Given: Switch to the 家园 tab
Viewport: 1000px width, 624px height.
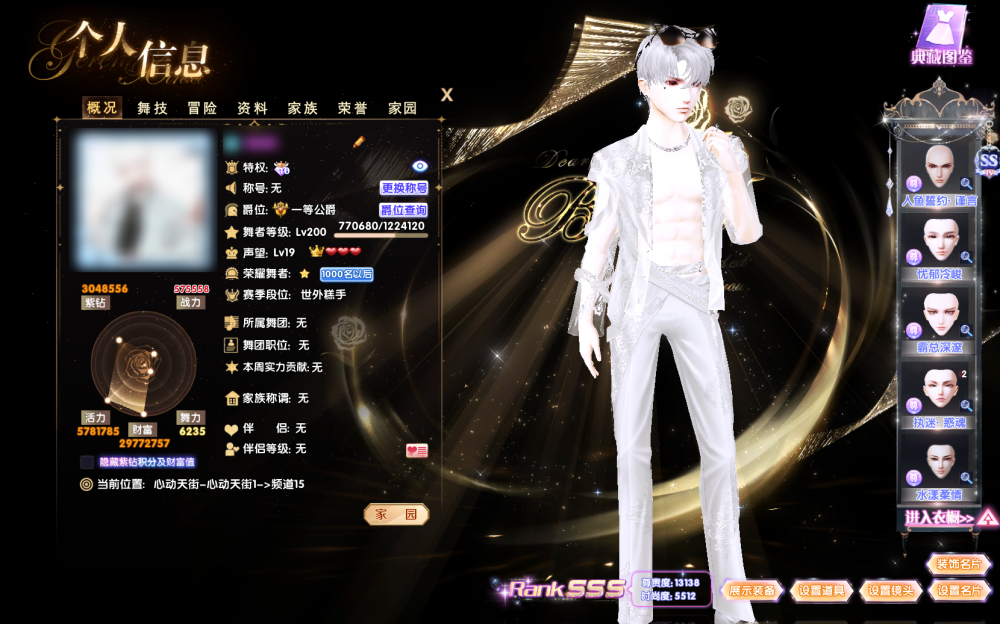Looking at the screenshot, I should tap(402, 108).
